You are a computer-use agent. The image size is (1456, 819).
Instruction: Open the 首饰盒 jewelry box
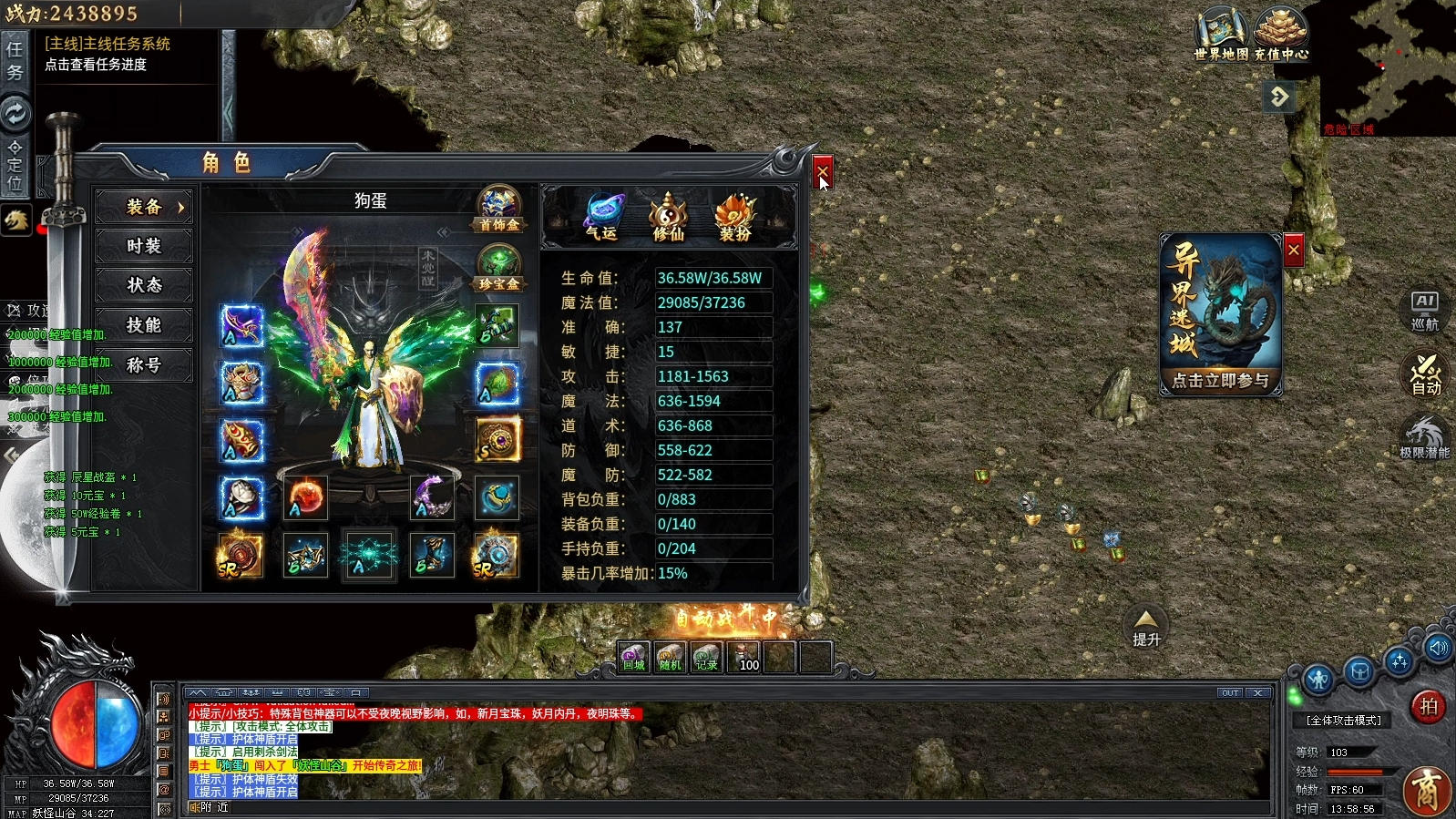point(498,209)
